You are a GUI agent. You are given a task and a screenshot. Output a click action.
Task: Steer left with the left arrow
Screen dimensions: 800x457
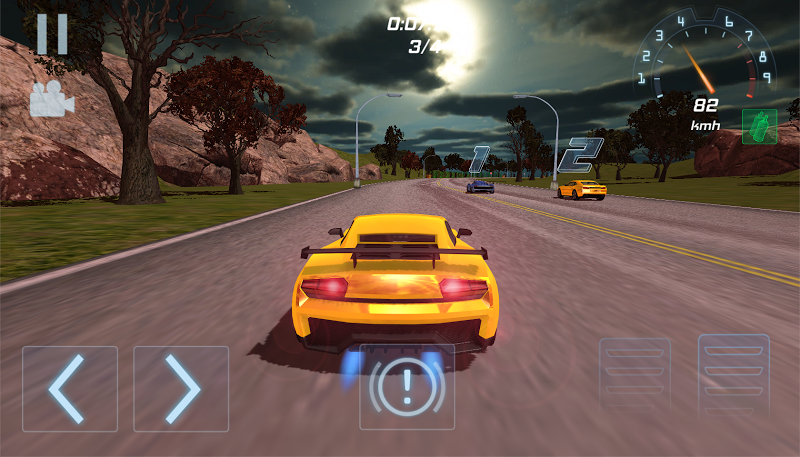pyautogui.click(x=70, y=388)
